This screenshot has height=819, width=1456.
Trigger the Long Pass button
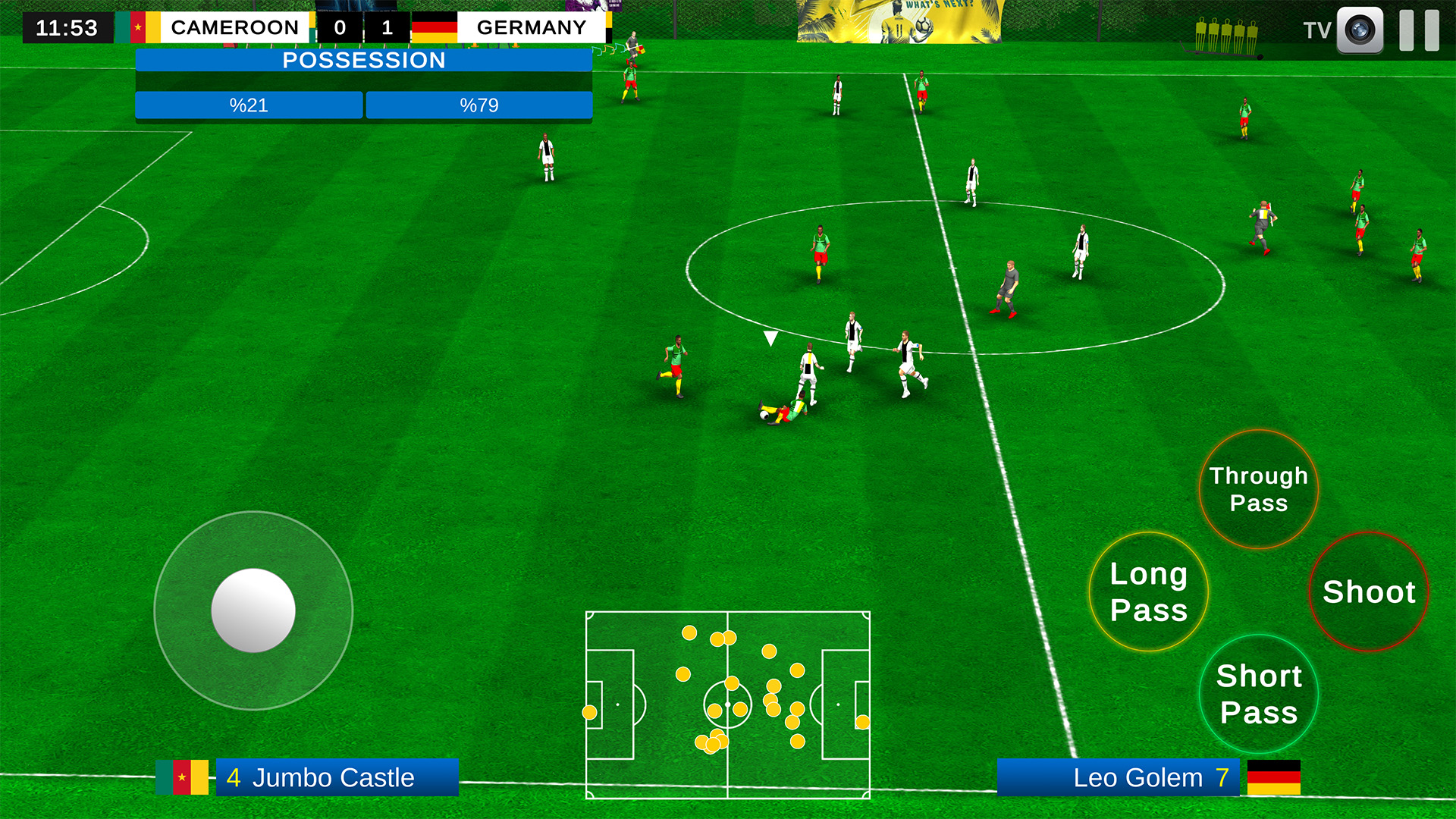pos(1148,591)
